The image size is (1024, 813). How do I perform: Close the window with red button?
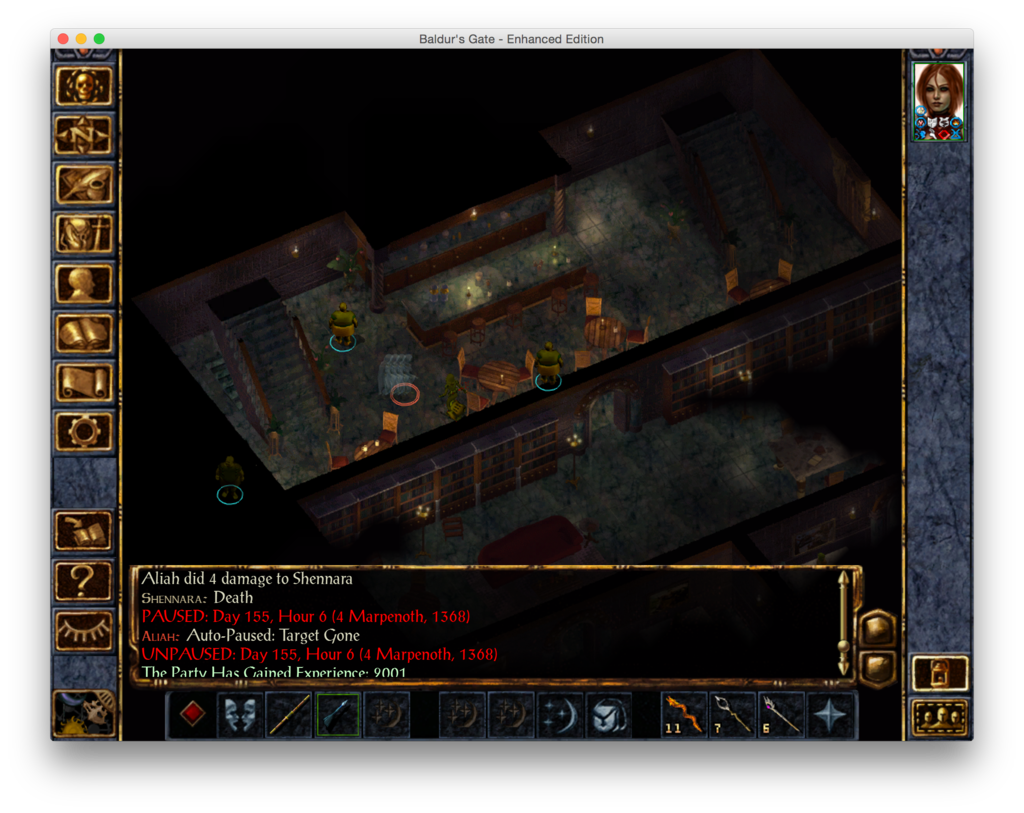(63, 39)
